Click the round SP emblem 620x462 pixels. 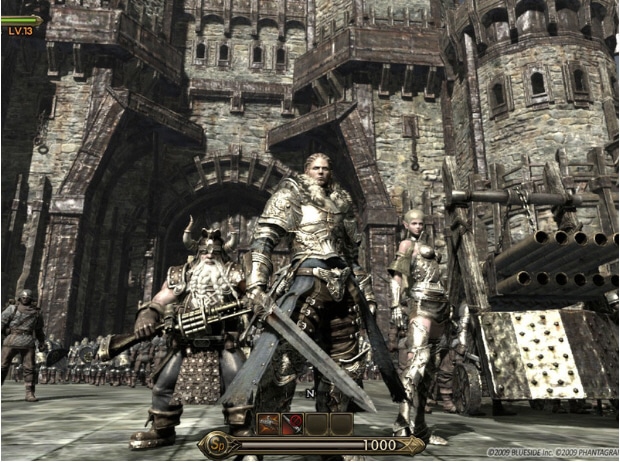(x=217, y=445)
